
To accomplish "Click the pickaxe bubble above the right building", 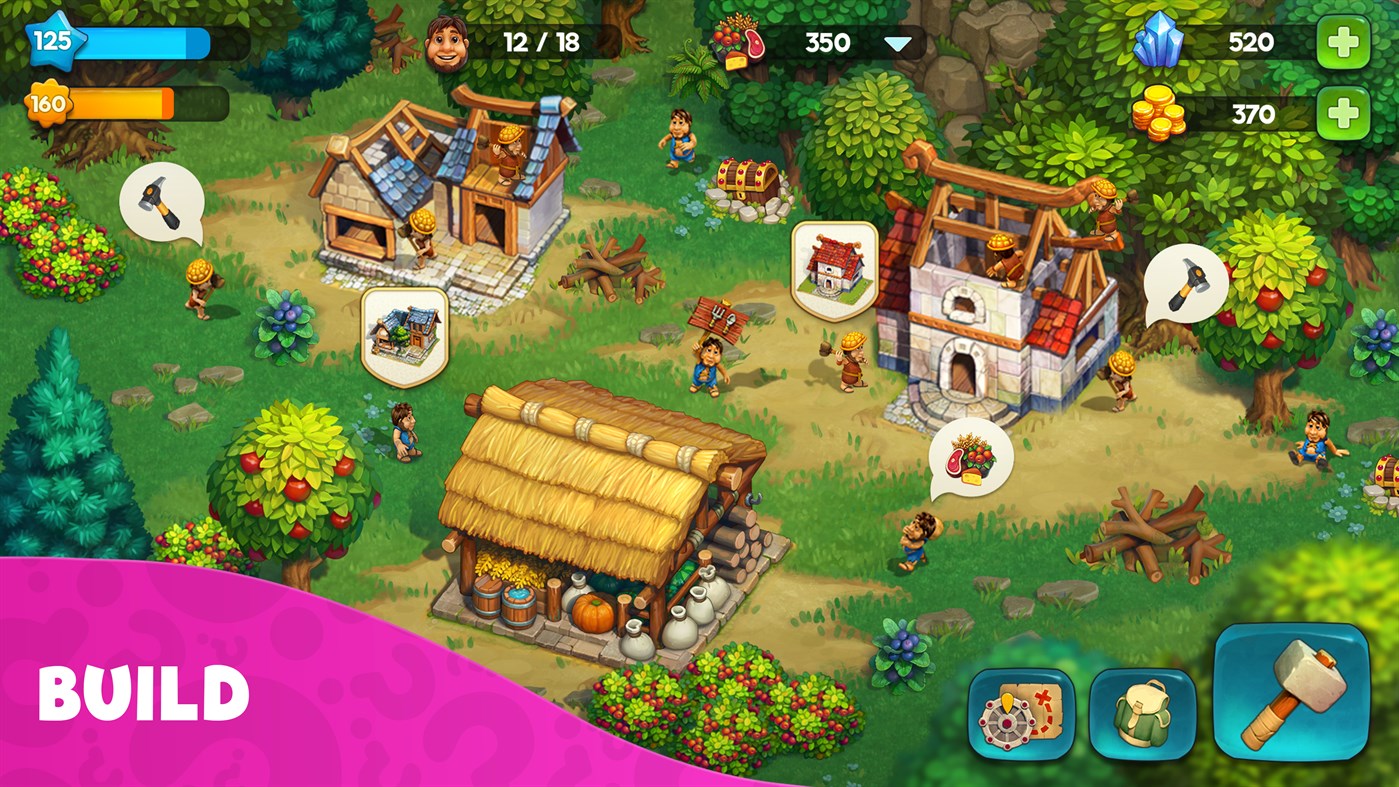I will tap(1185, 283).
